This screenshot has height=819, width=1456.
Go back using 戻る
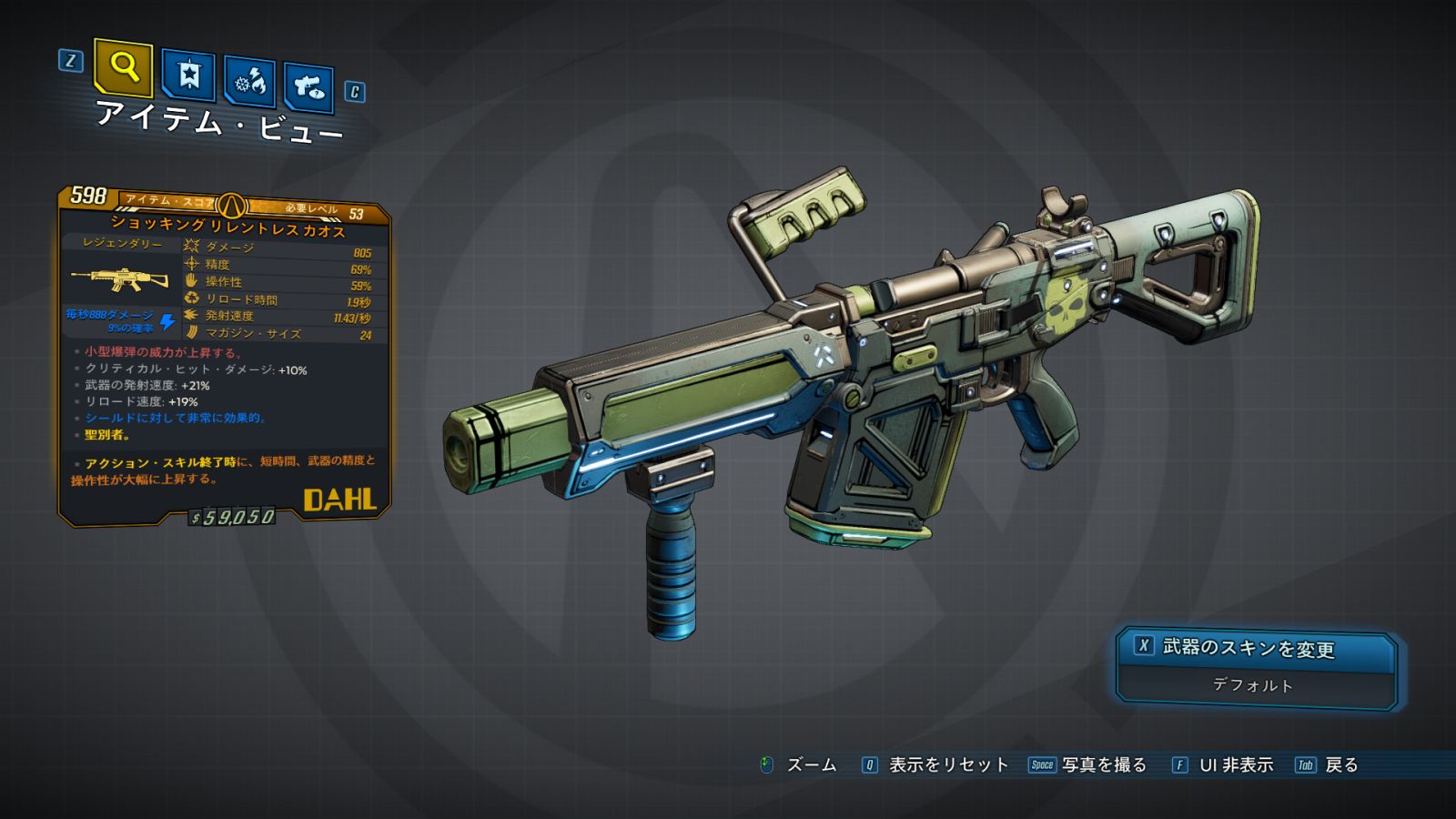click(x=1340, y=765)
